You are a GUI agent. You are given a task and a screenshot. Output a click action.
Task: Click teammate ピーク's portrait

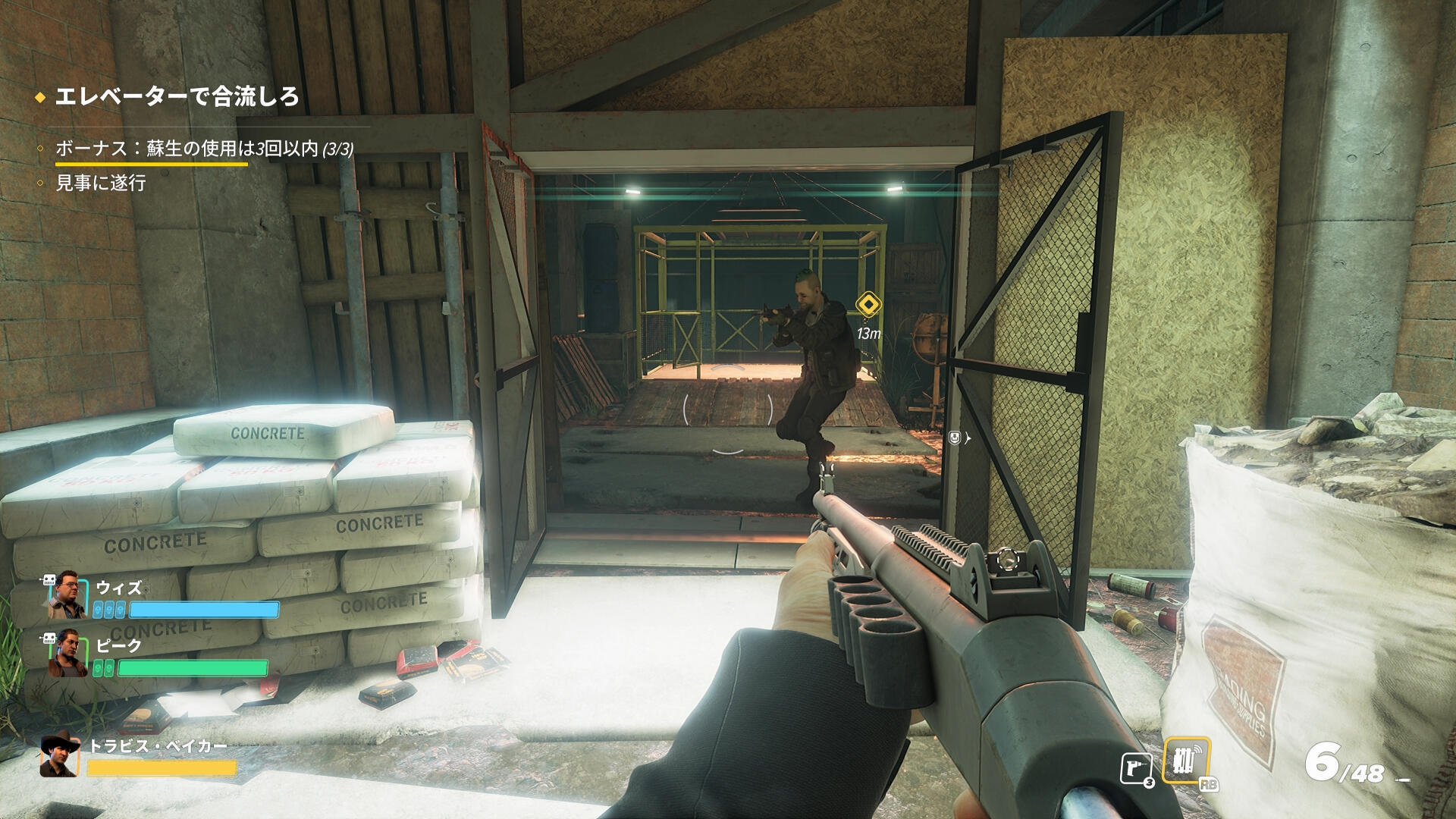tap(67, 654)
